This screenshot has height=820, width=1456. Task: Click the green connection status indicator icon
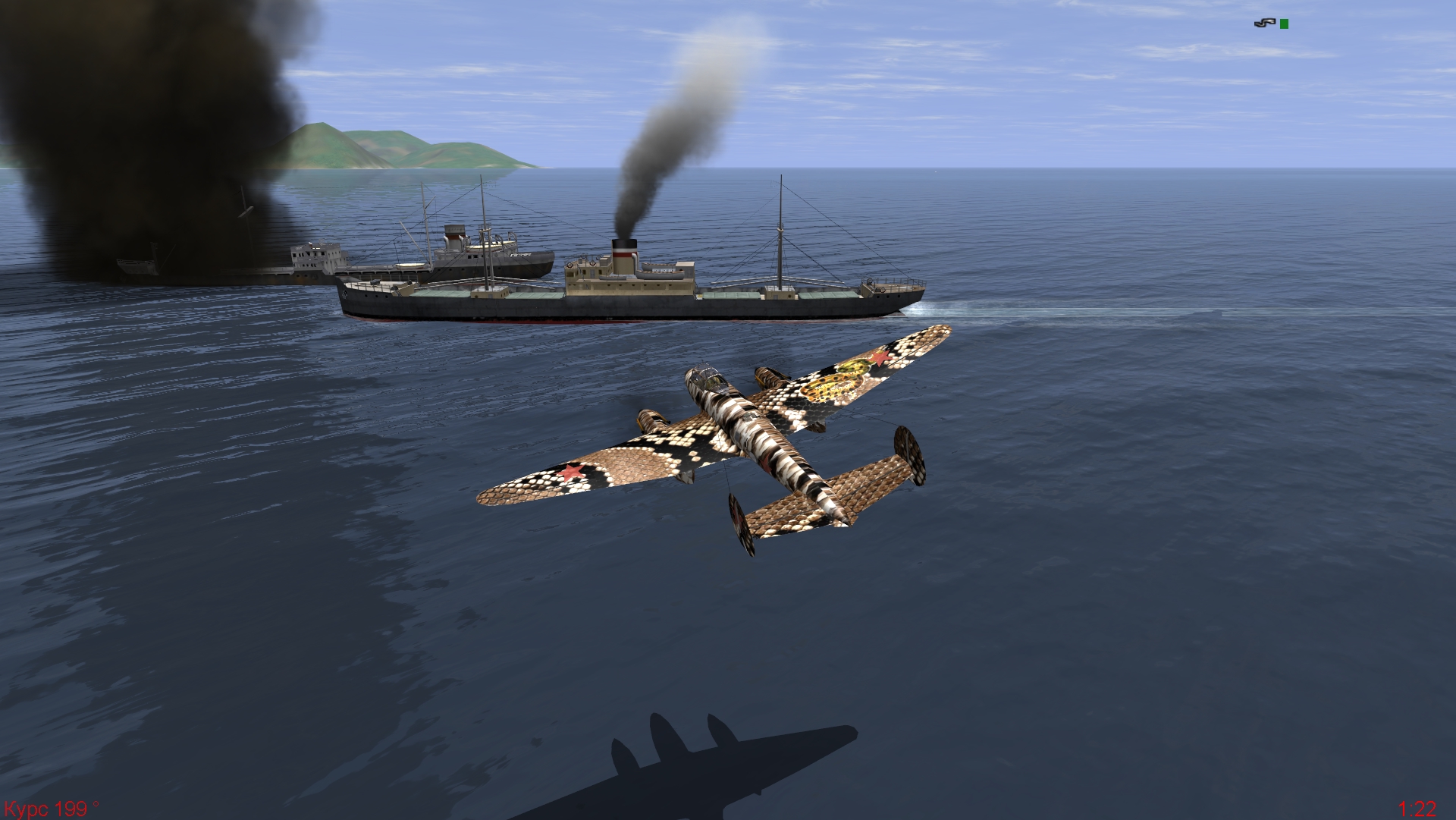pyautogui.click(x=1284, y=24)
